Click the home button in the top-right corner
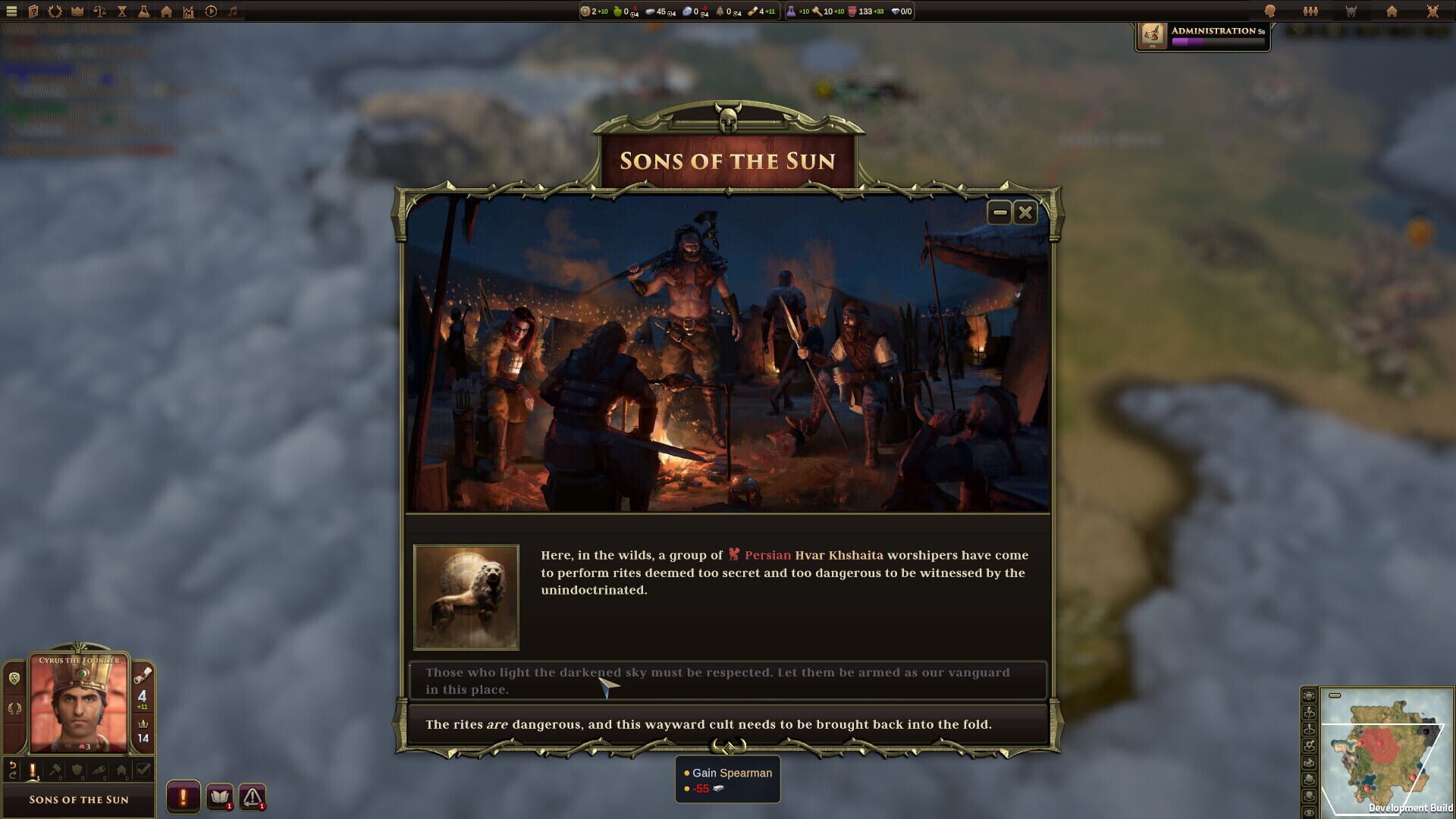The image size is (1456, 819). pyautogui.click(x=1392, y=11)
